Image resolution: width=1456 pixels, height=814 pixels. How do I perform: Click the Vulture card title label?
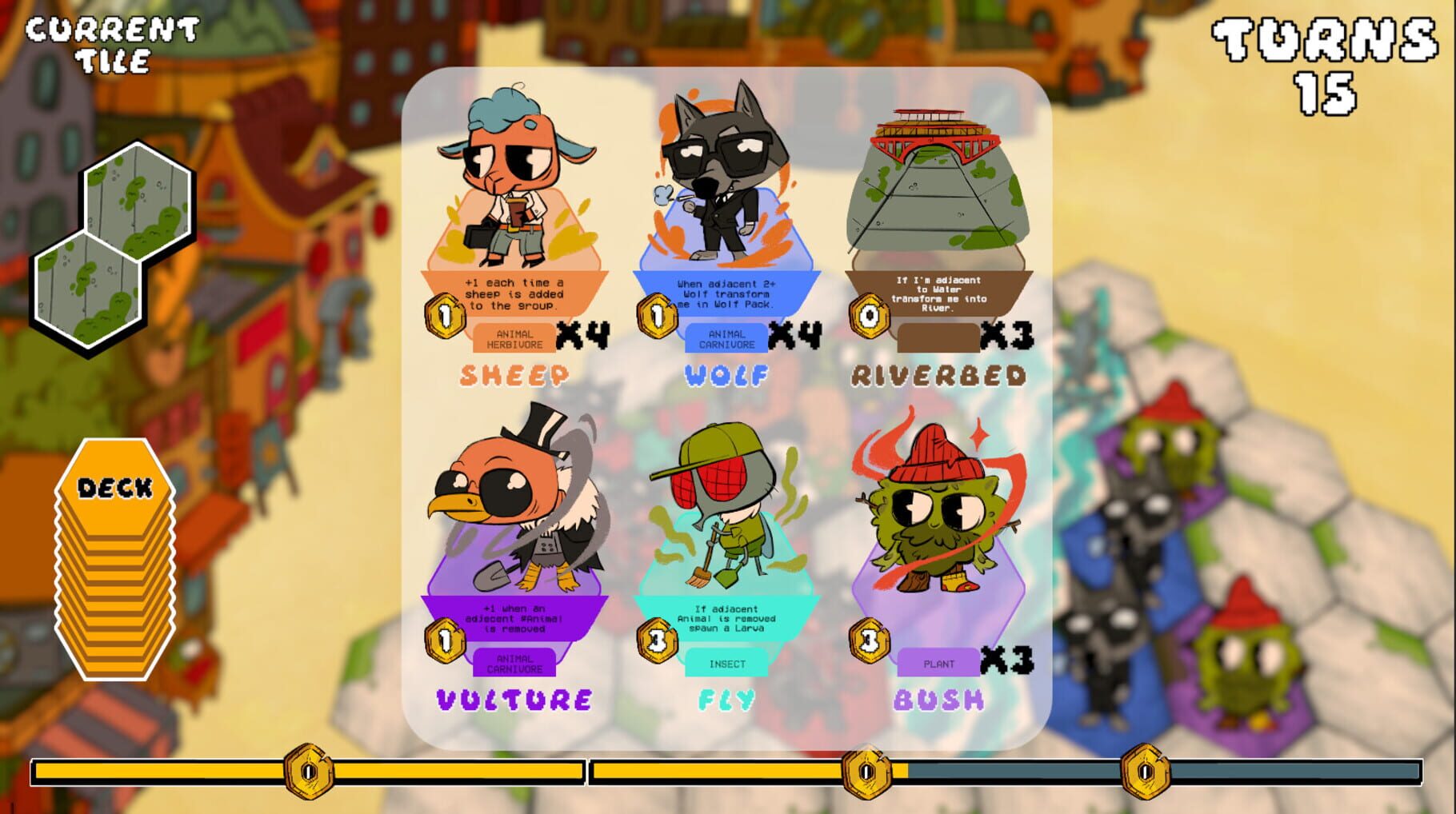pos(516,699)
